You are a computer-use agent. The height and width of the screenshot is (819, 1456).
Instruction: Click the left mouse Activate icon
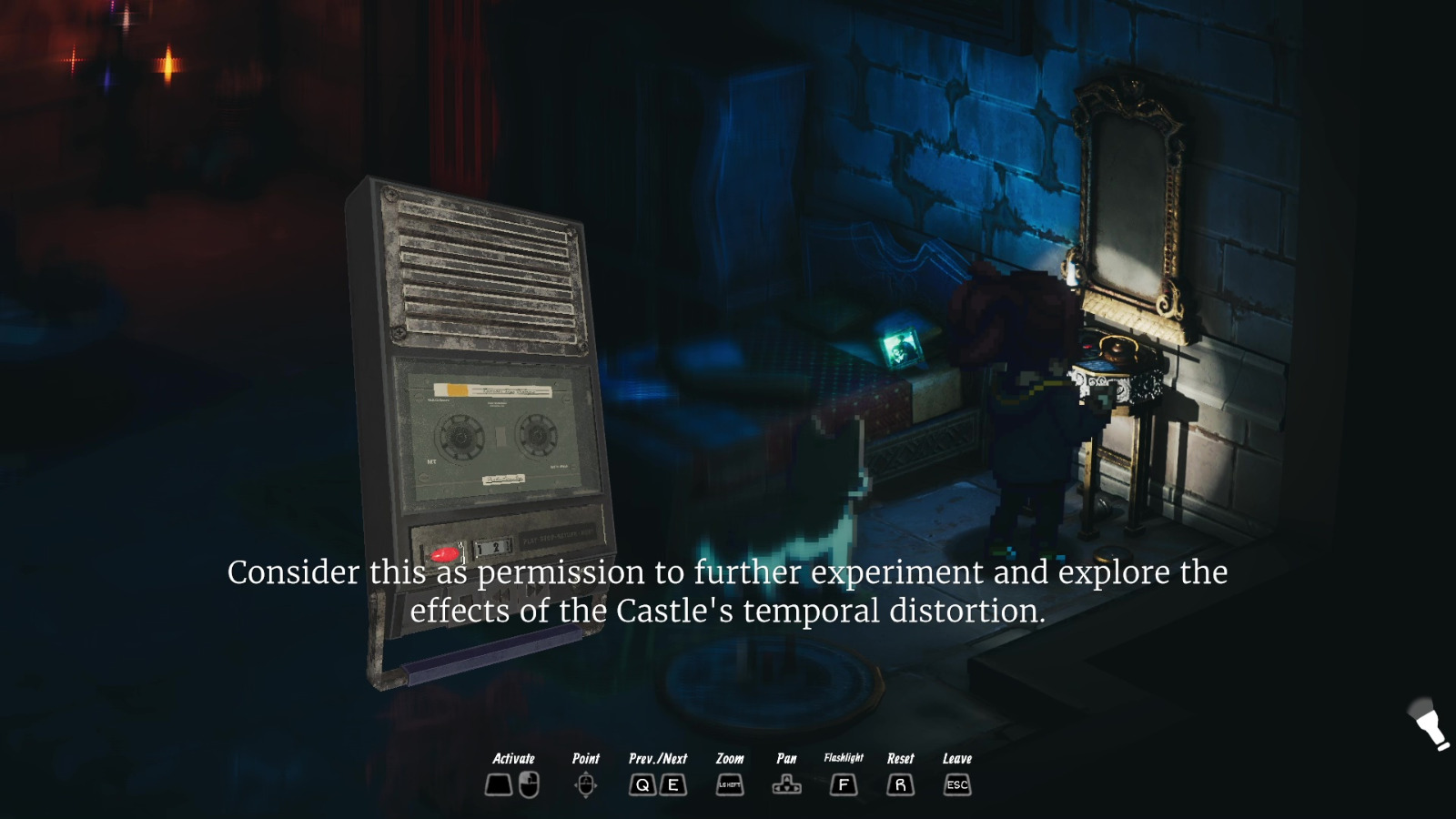[499, 784]
